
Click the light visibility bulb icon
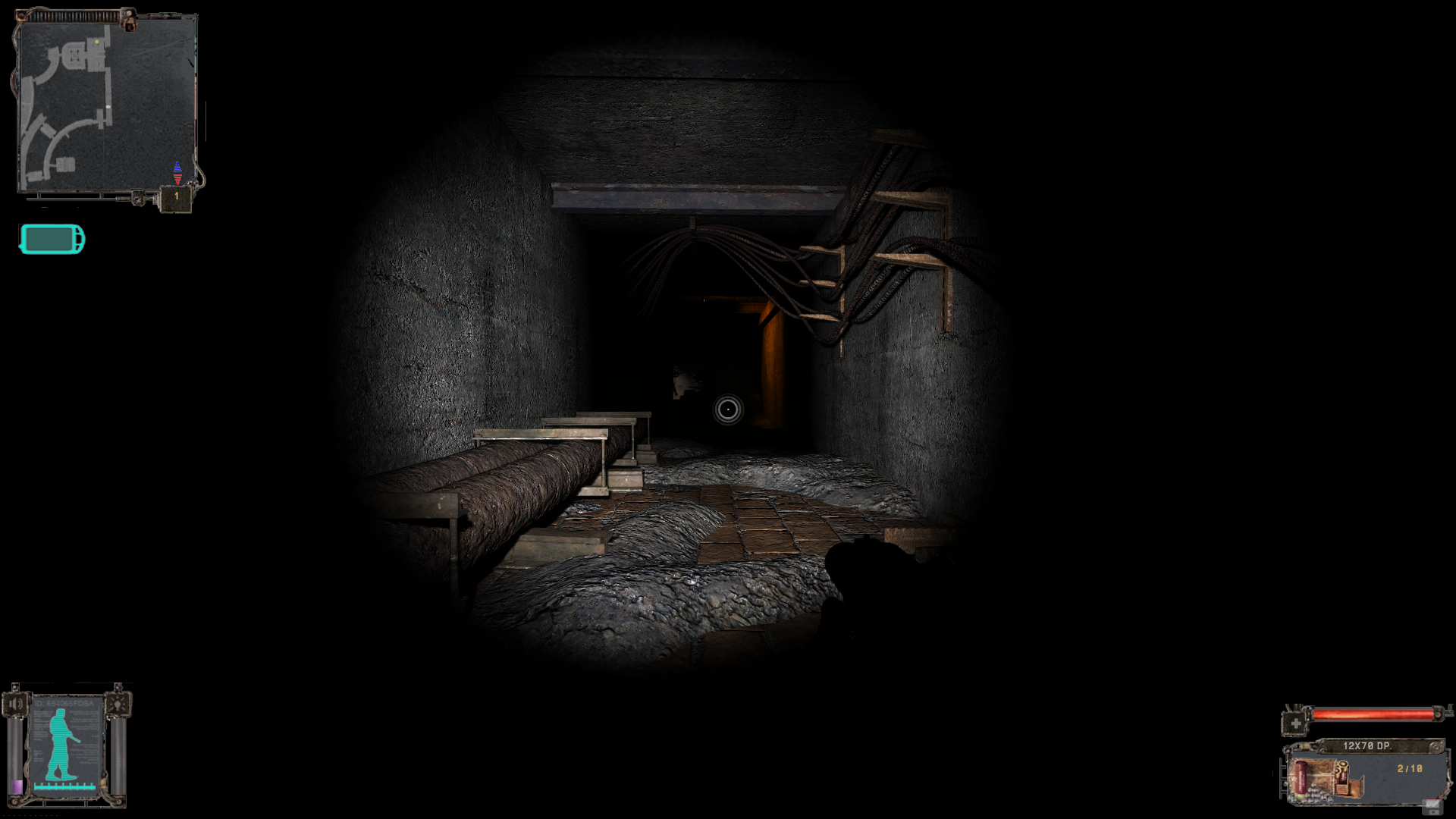[118, 704]
